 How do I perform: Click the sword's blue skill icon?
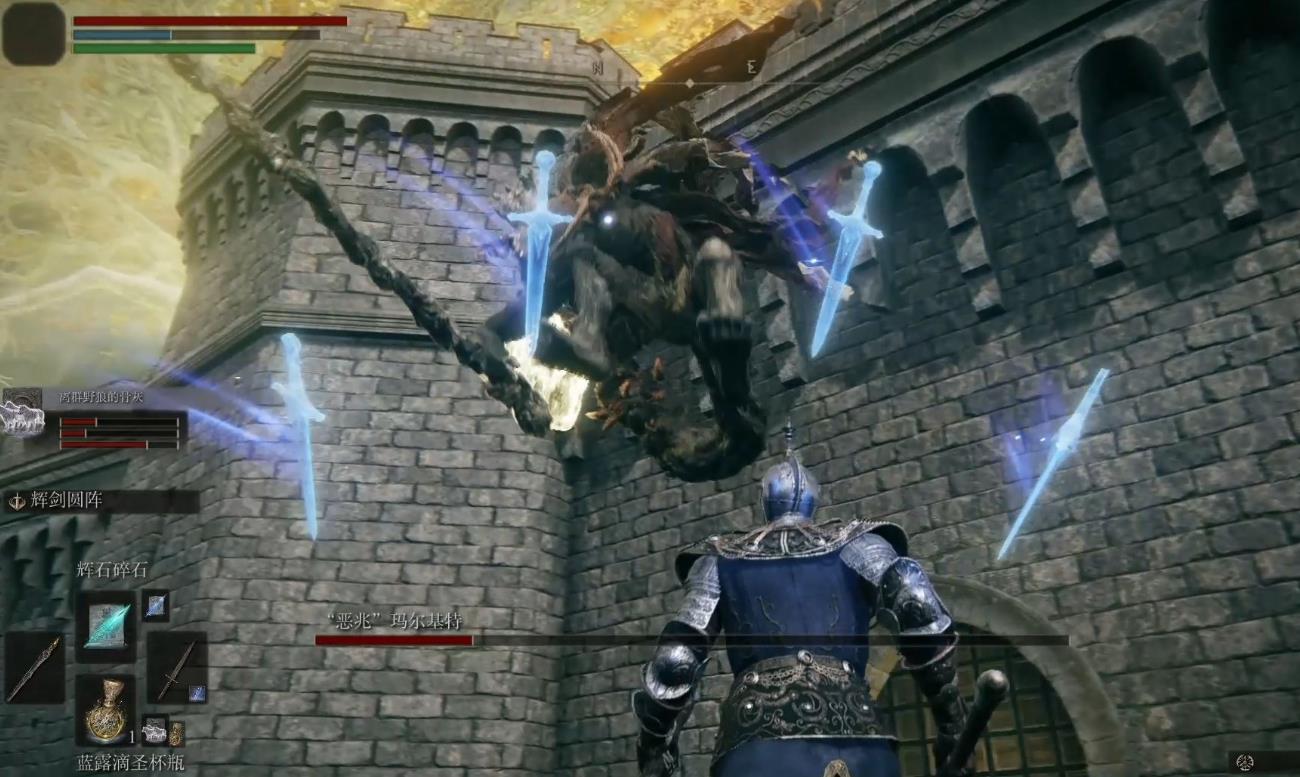point(197,692)
